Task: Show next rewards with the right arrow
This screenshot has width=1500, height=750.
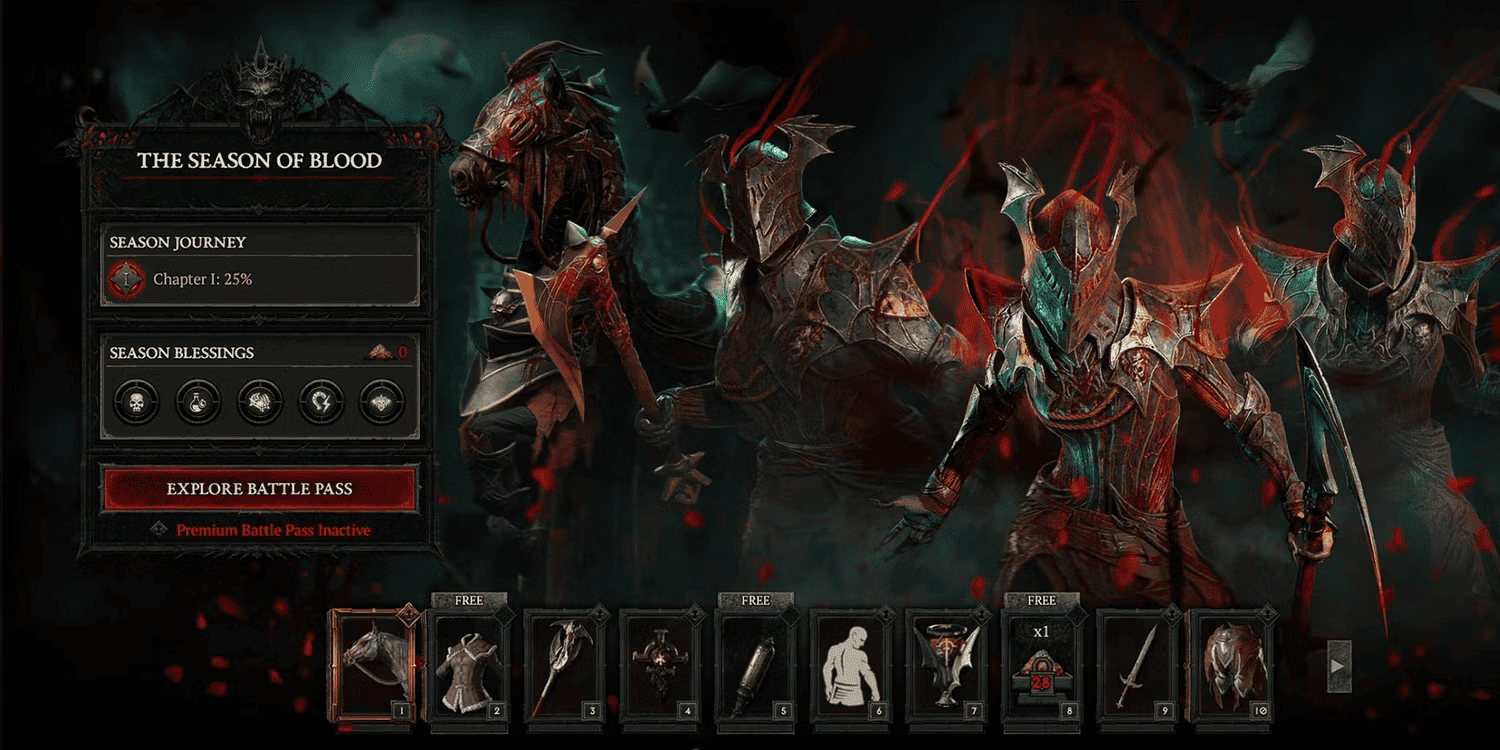Action: tap(1339, 666)
